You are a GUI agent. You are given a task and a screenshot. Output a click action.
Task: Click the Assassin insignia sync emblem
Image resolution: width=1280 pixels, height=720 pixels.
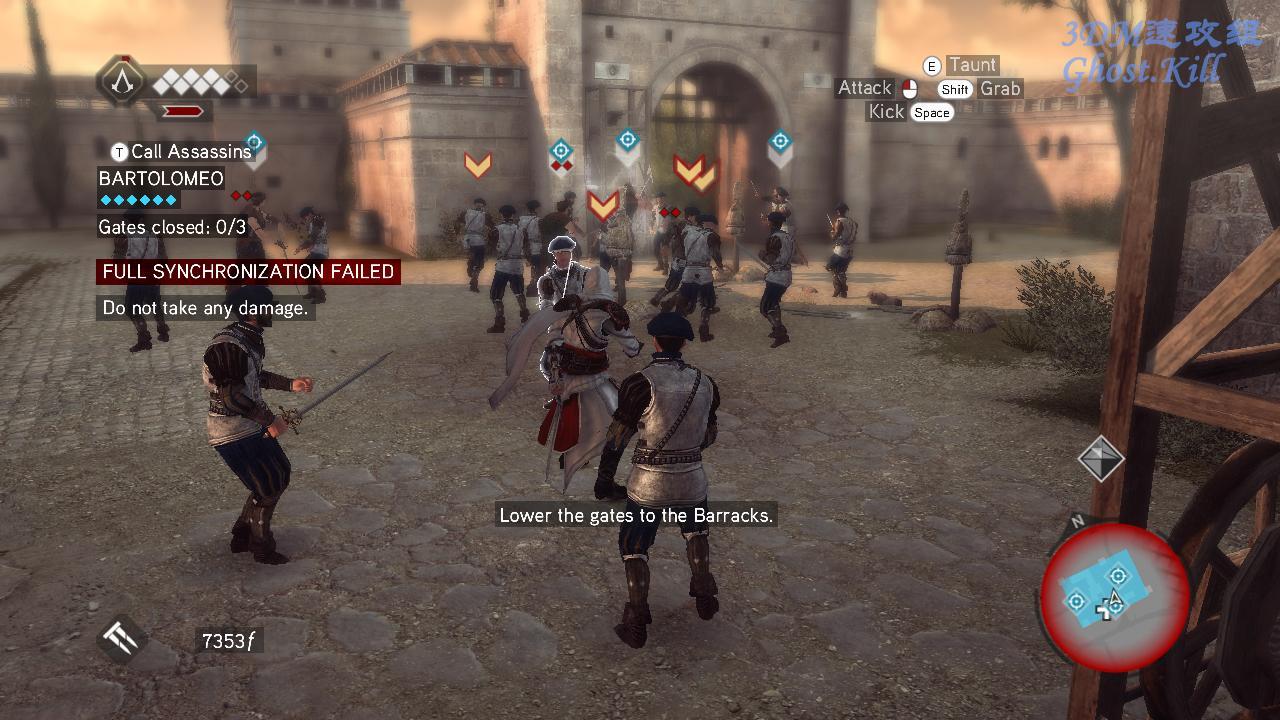coord(122,81)
